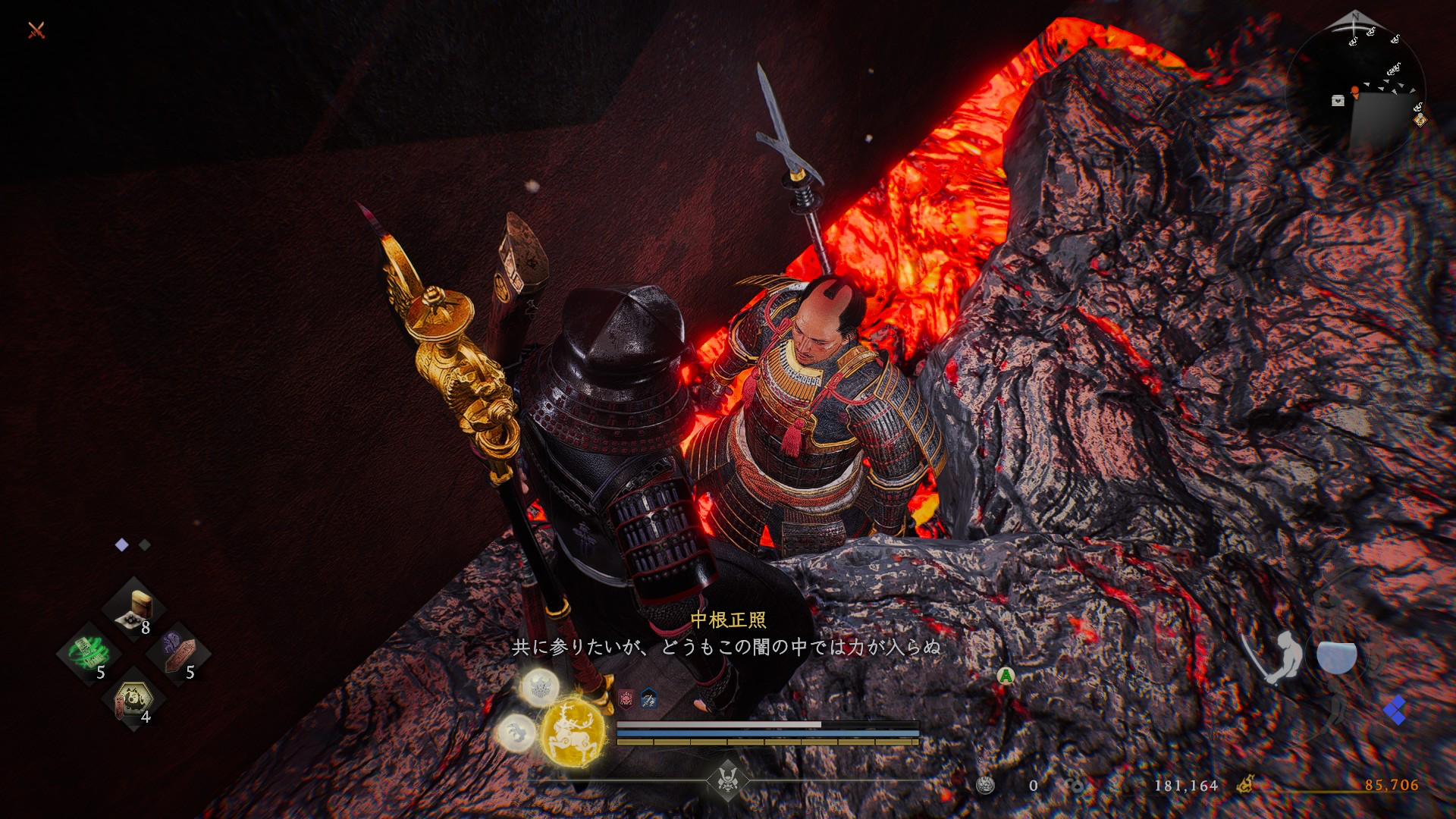Click the crossed swords icon
This screenshot has height=819, width=1456.
[36, 30]
